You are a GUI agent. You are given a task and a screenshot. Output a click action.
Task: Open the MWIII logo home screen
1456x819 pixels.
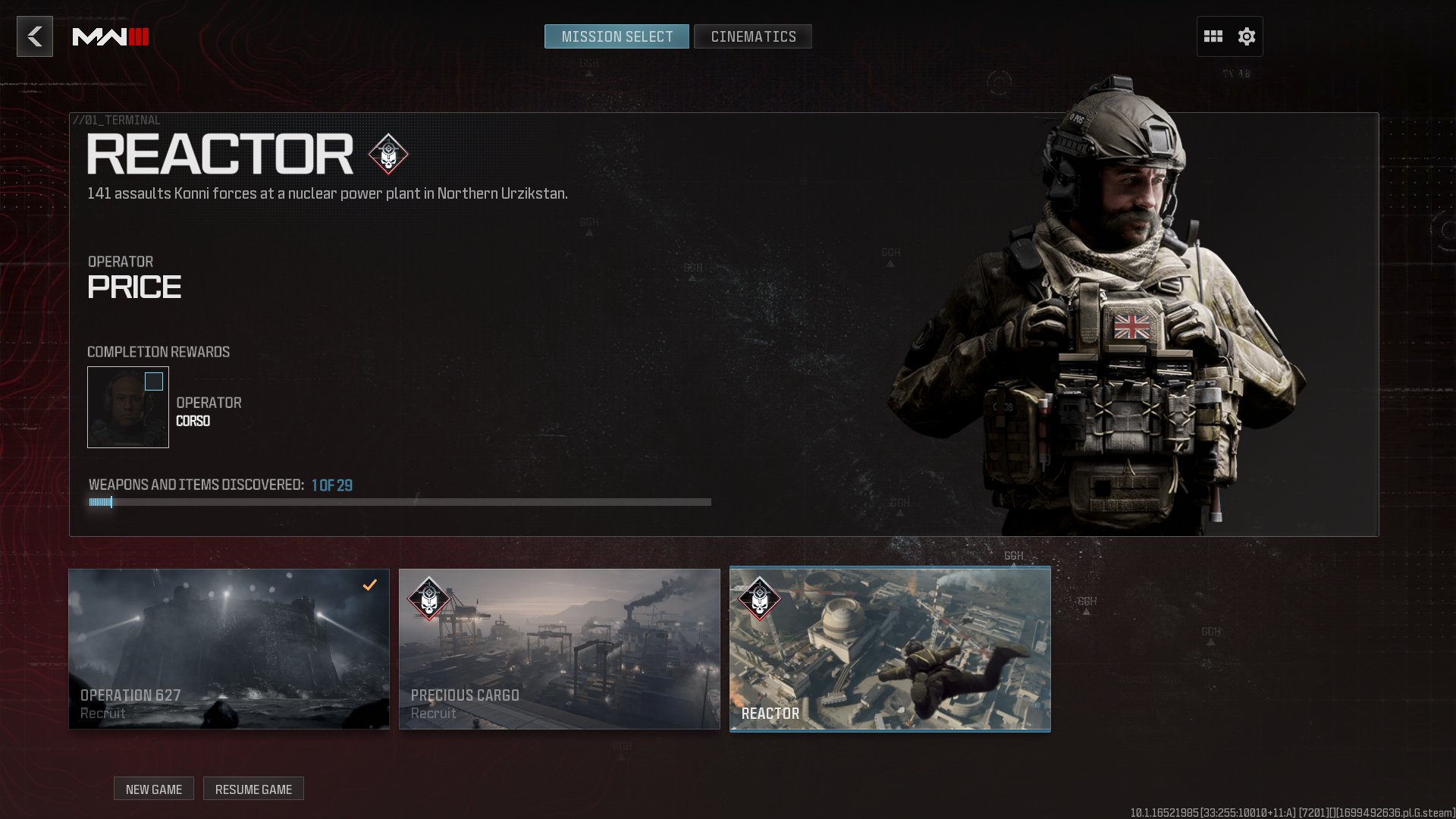(x=111, y=36)
